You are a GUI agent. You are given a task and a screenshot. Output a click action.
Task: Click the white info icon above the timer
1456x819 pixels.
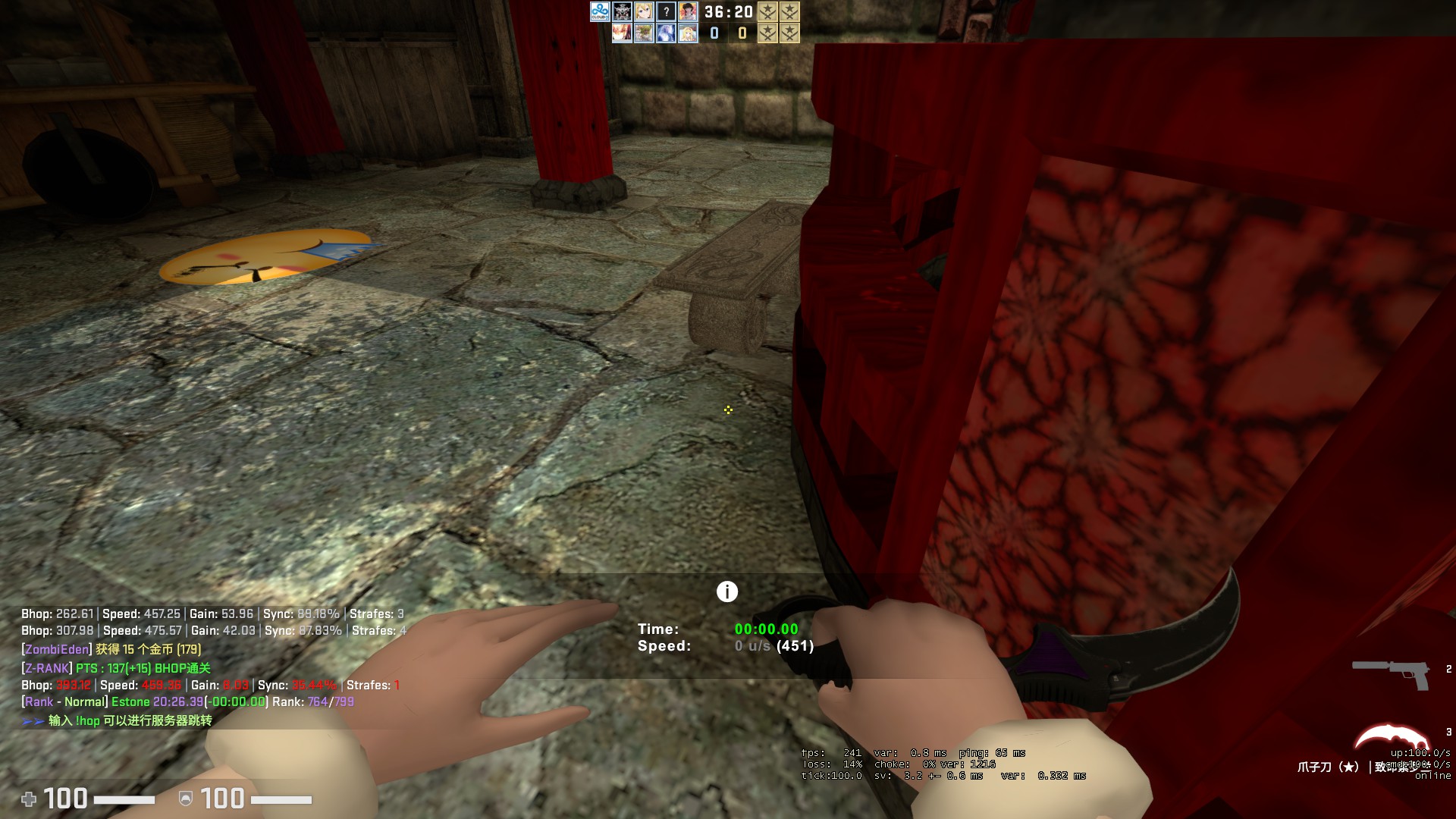click(726, 591)
